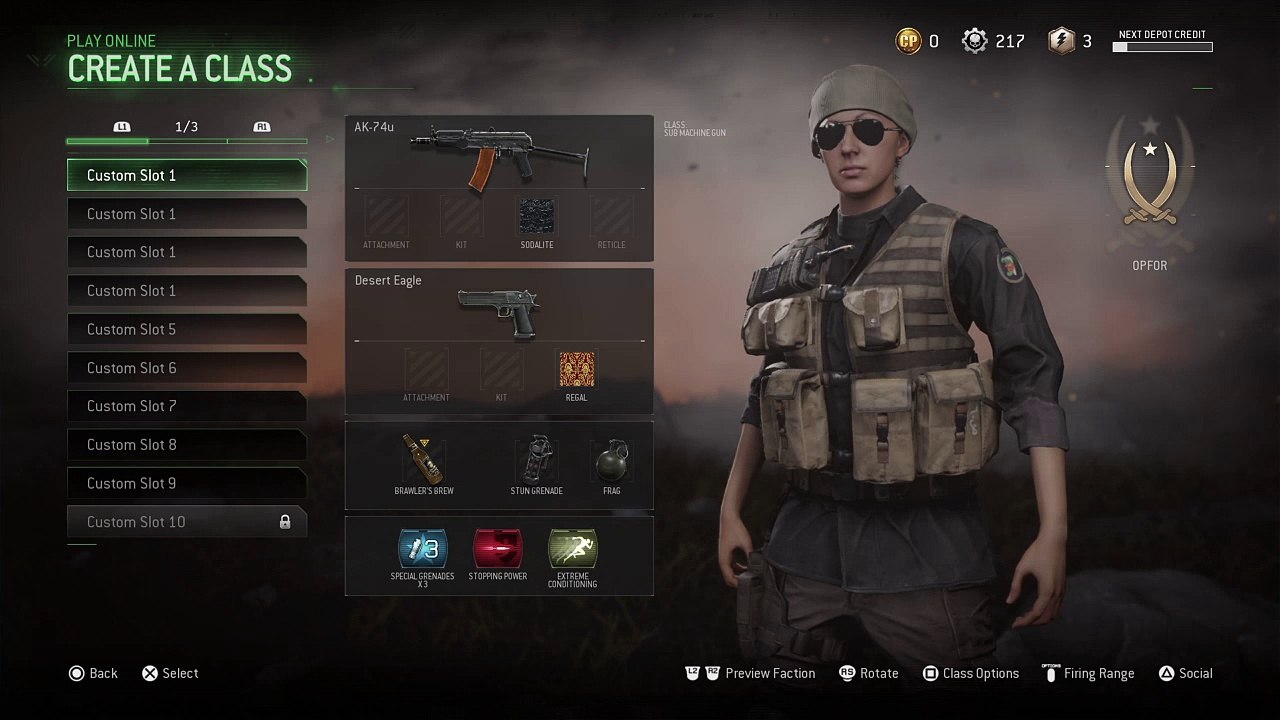Select the highlighted Custom Slot 1 class

coord(187,175)
